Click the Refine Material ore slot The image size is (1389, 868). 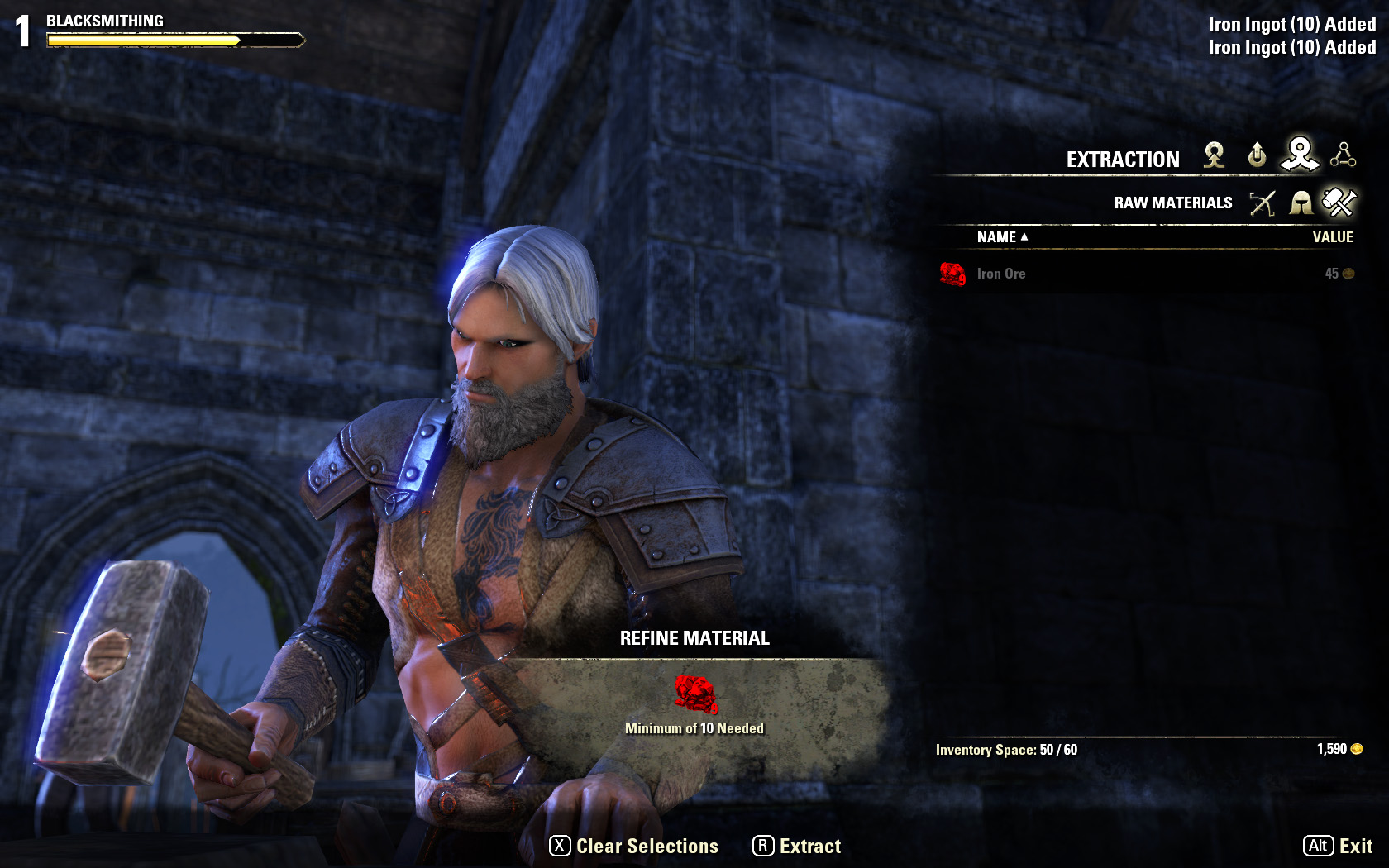tap(694, 694)
